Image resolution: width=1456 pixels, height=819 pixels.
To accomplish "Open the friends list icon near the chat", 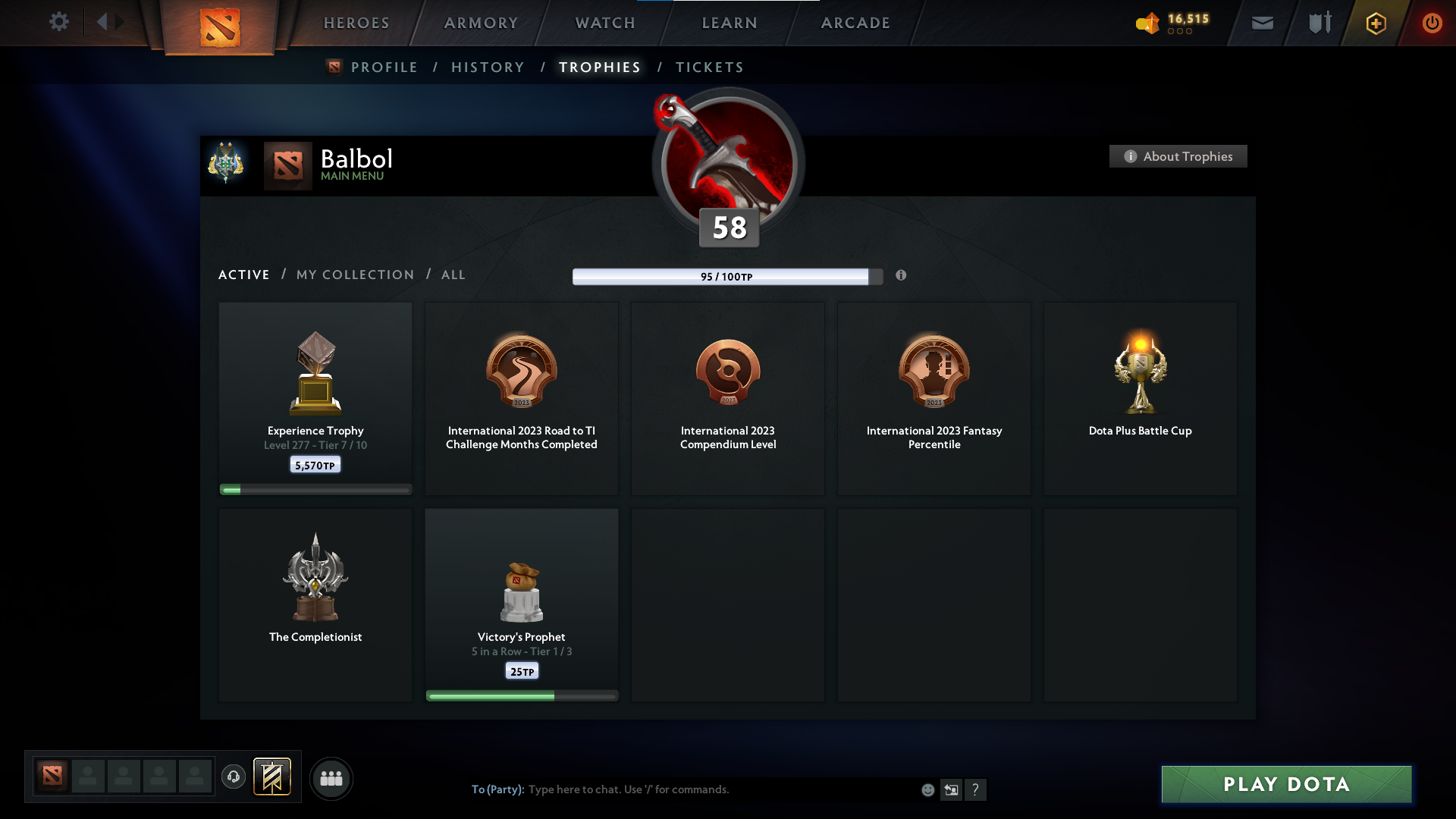I will point(331,778).
